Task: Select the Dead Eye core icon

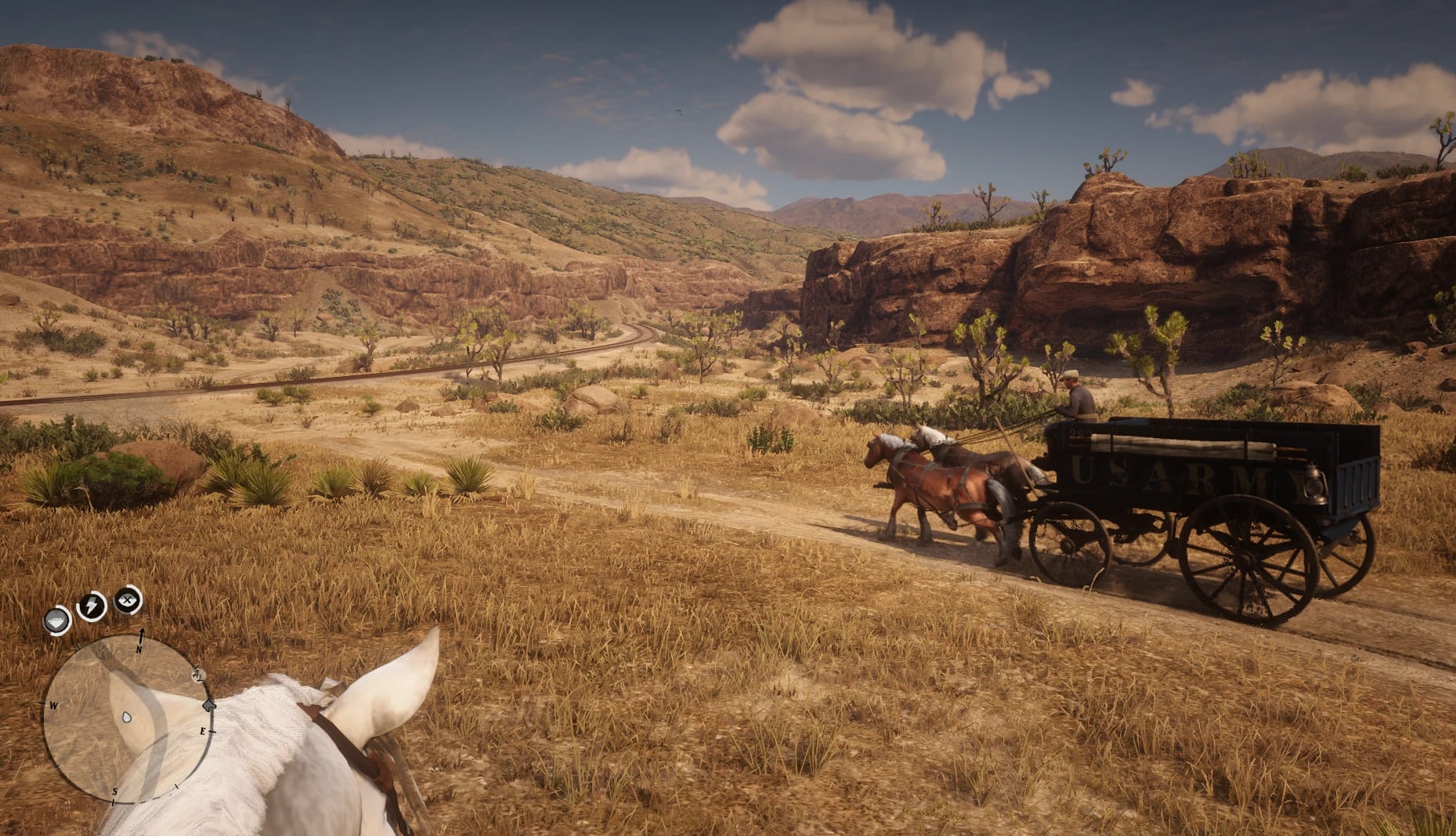Action: click(x=128, y=601)
